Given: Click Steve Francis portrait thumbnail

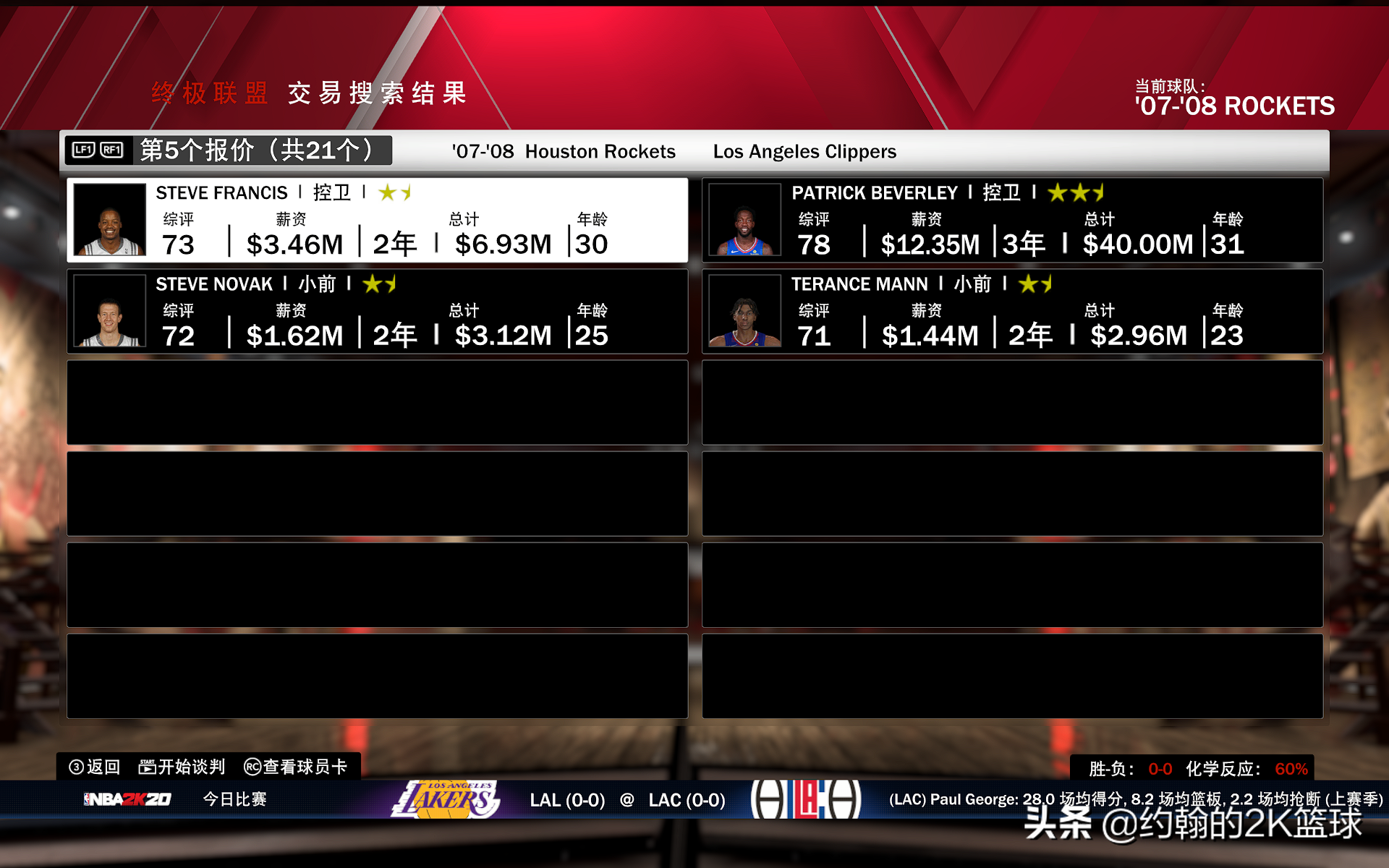Looking at the screenshot, I should click(x=110, y=220).
